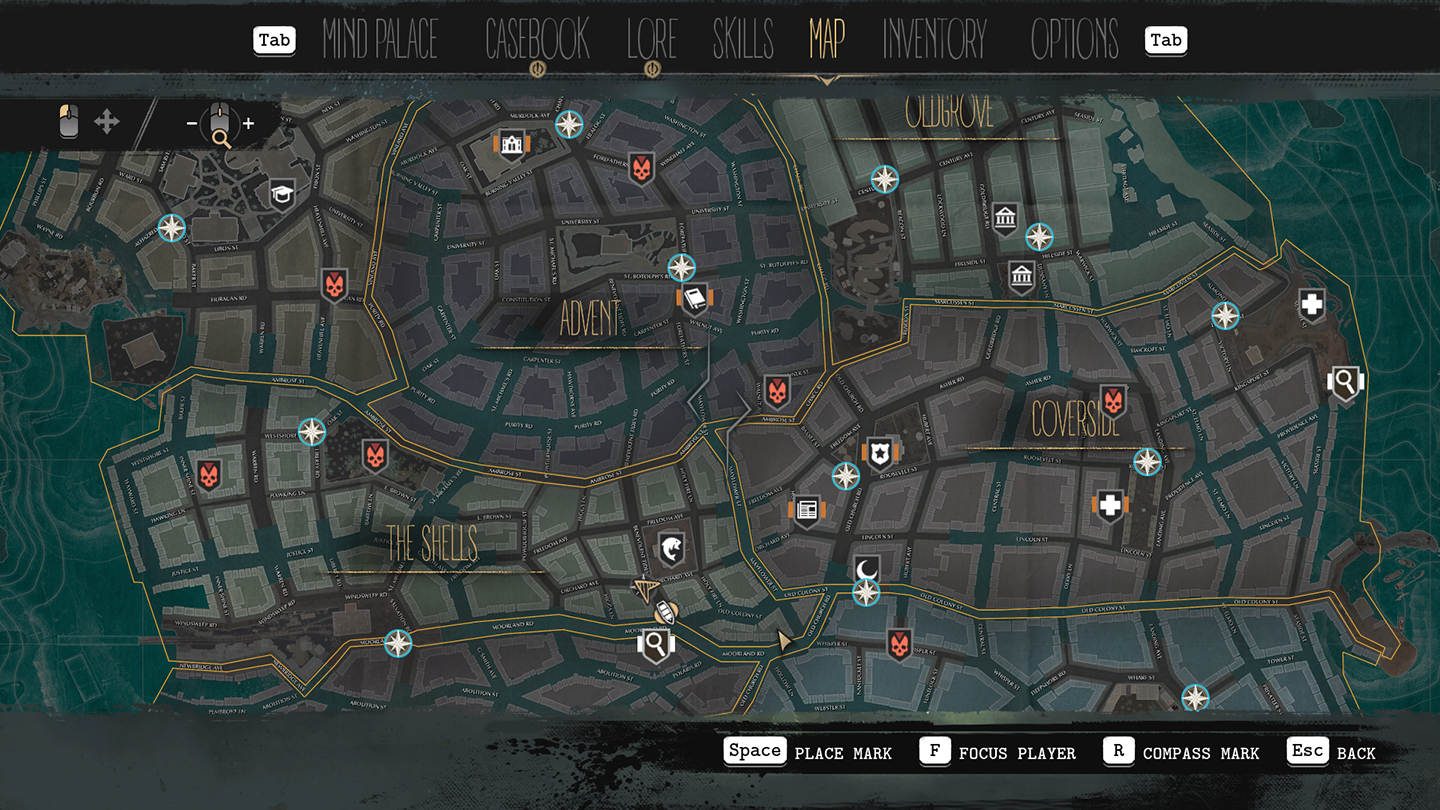Select the crescent moon marker
Image resolution: width=1440 pixels, height=810 pixels.
click(866, 569)
